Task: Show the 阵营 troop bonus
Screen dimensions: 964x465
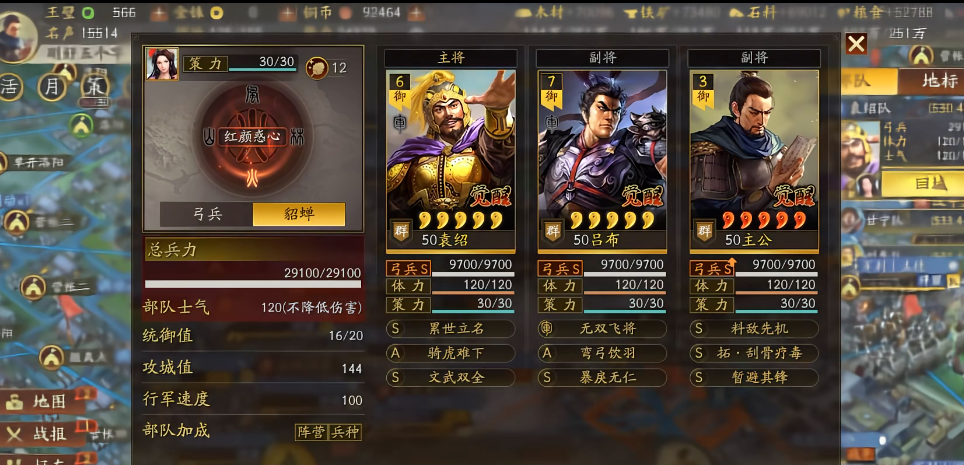Action: click(x=311, y=432)
